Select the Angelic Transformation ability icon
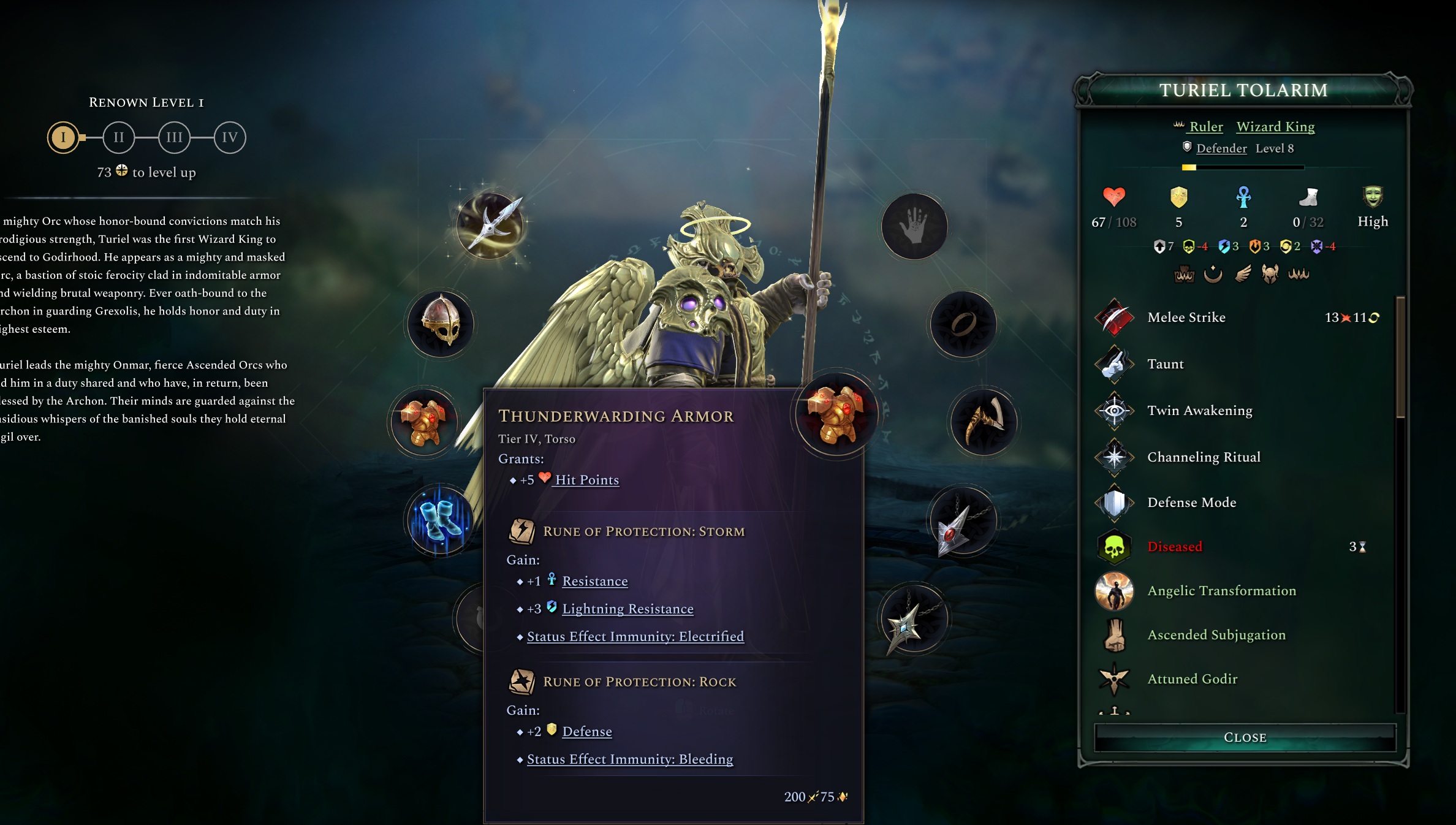Viewport: 1456px width, 825px height. tap(1115, 590)
